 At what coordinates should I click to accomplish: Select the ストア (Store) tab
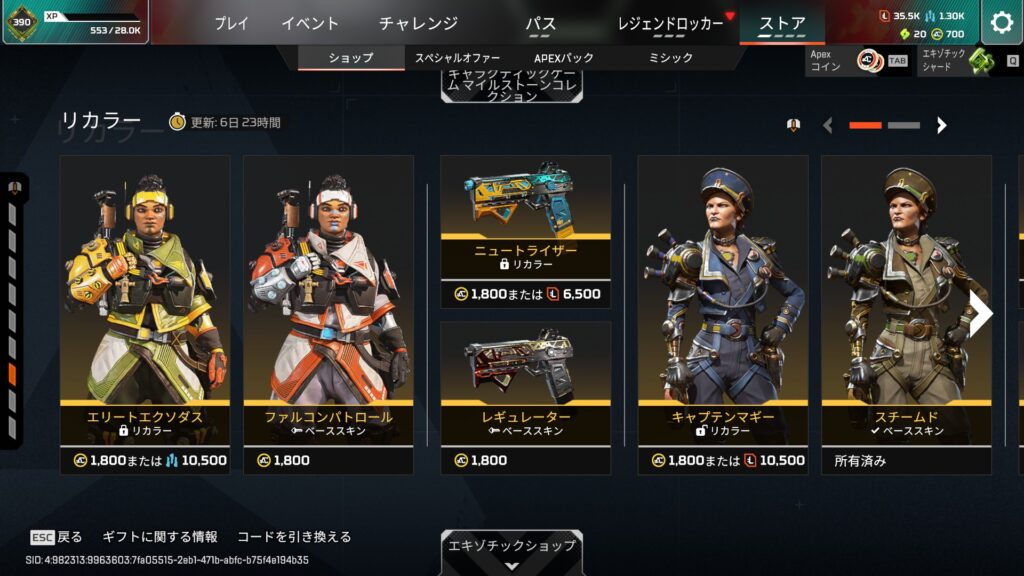782,23
